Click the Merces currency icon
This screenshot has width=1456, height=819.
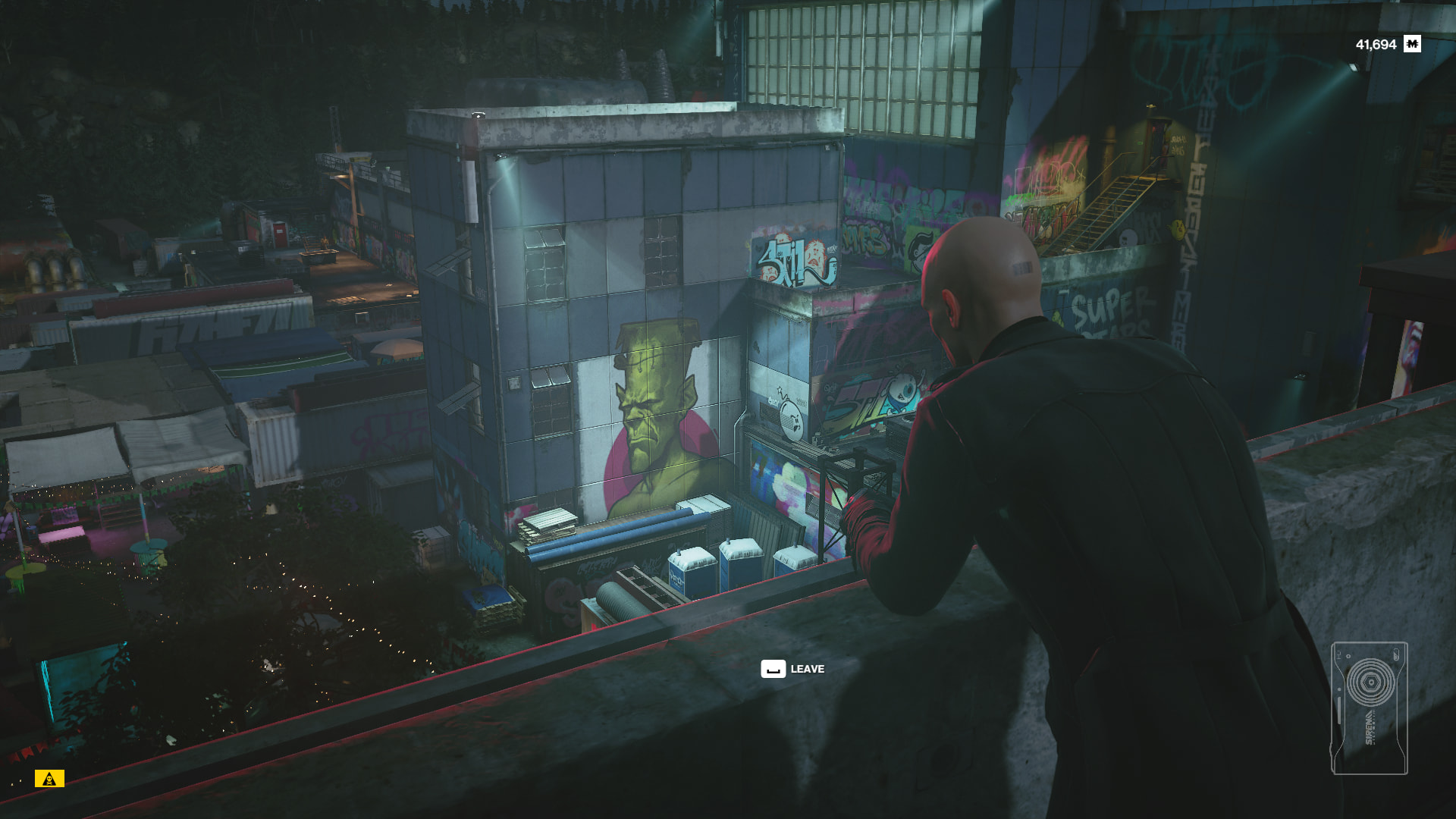click(1412, 44)
